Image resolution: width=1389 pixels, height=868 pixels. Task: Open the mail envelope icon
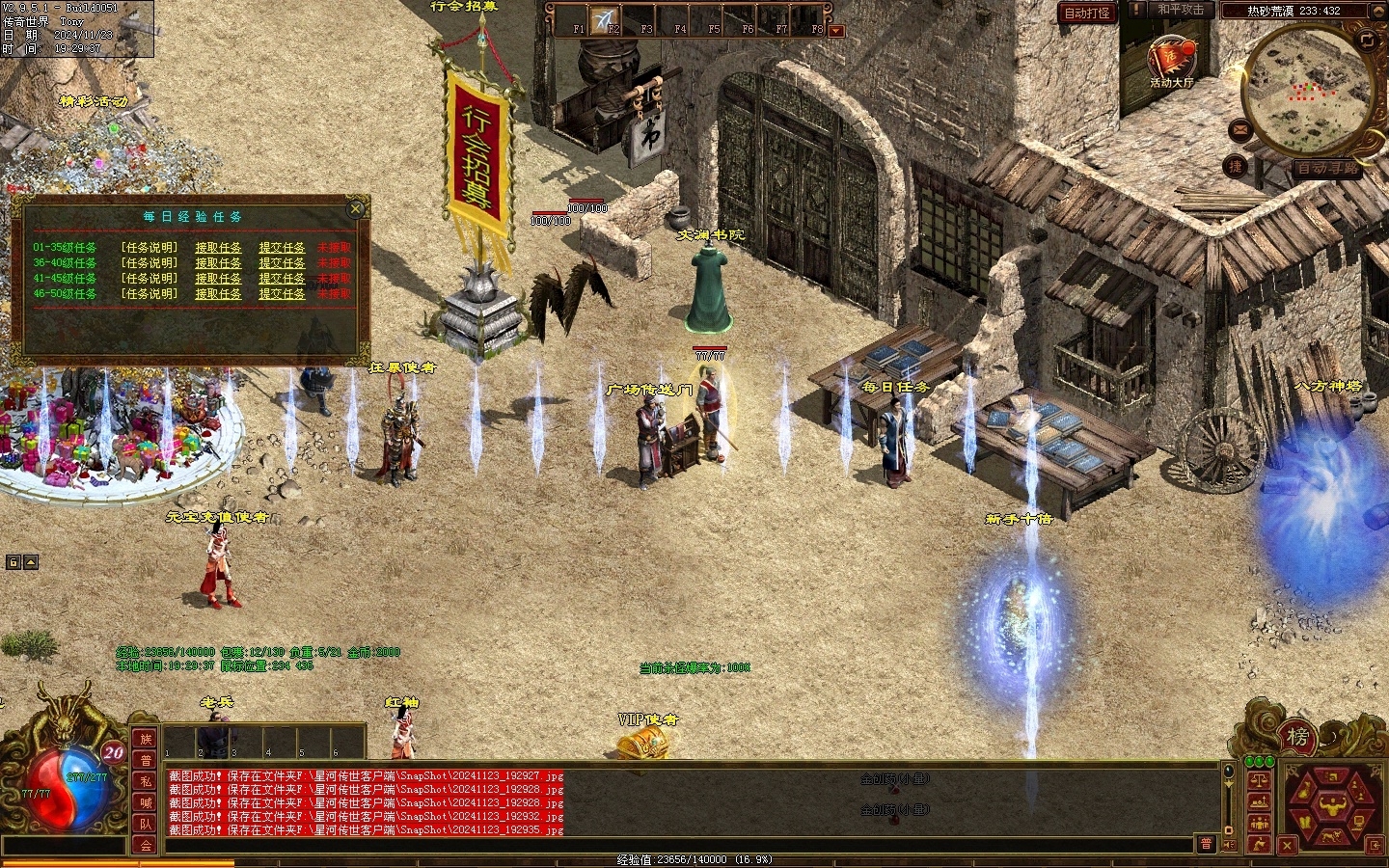pos(1239,130)
